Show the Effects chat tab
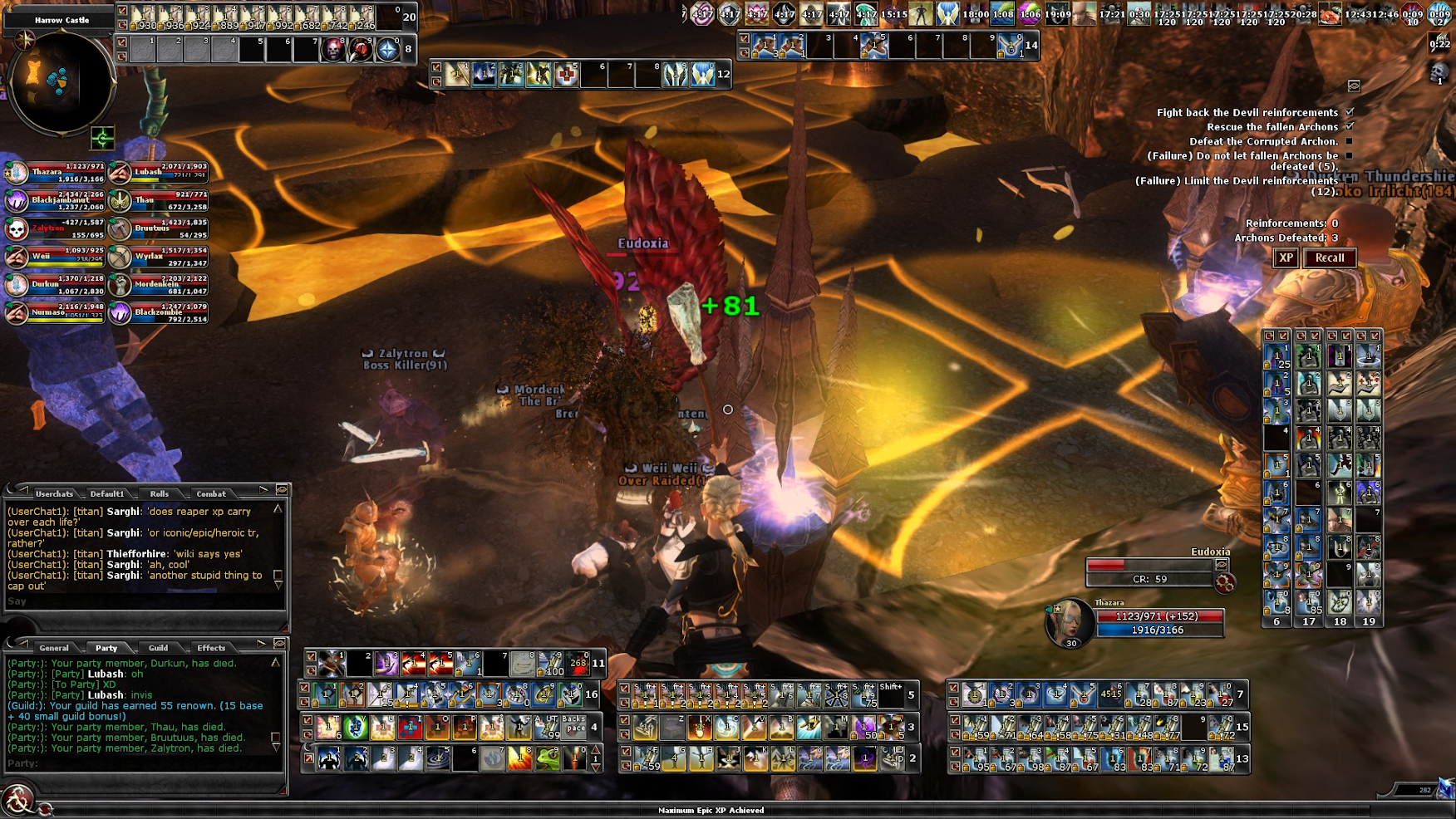This screenshot has height=819, width=1456. click(211, 648)
